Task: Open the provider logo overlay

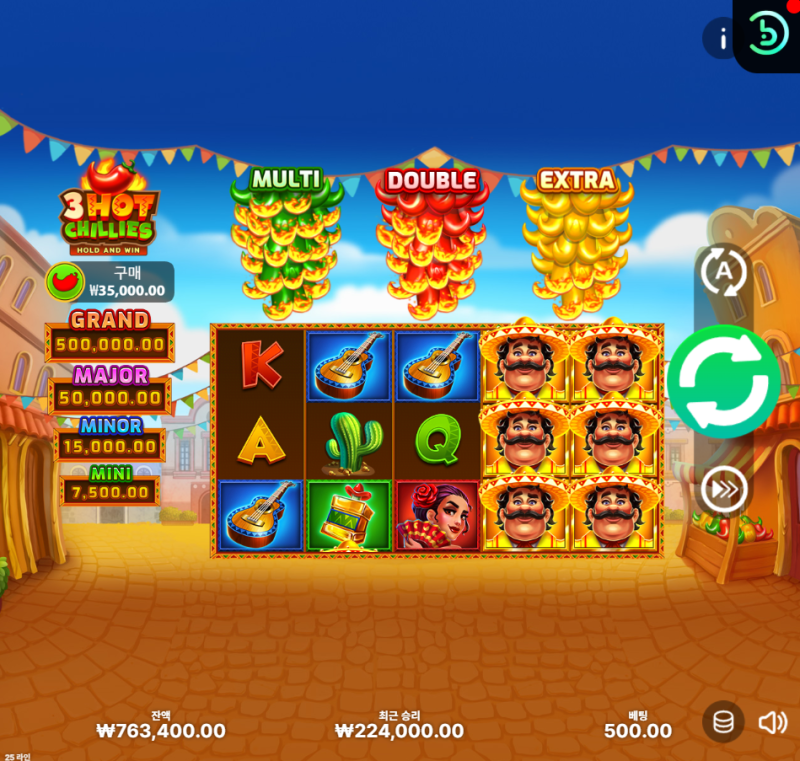Action: (768, 33)
